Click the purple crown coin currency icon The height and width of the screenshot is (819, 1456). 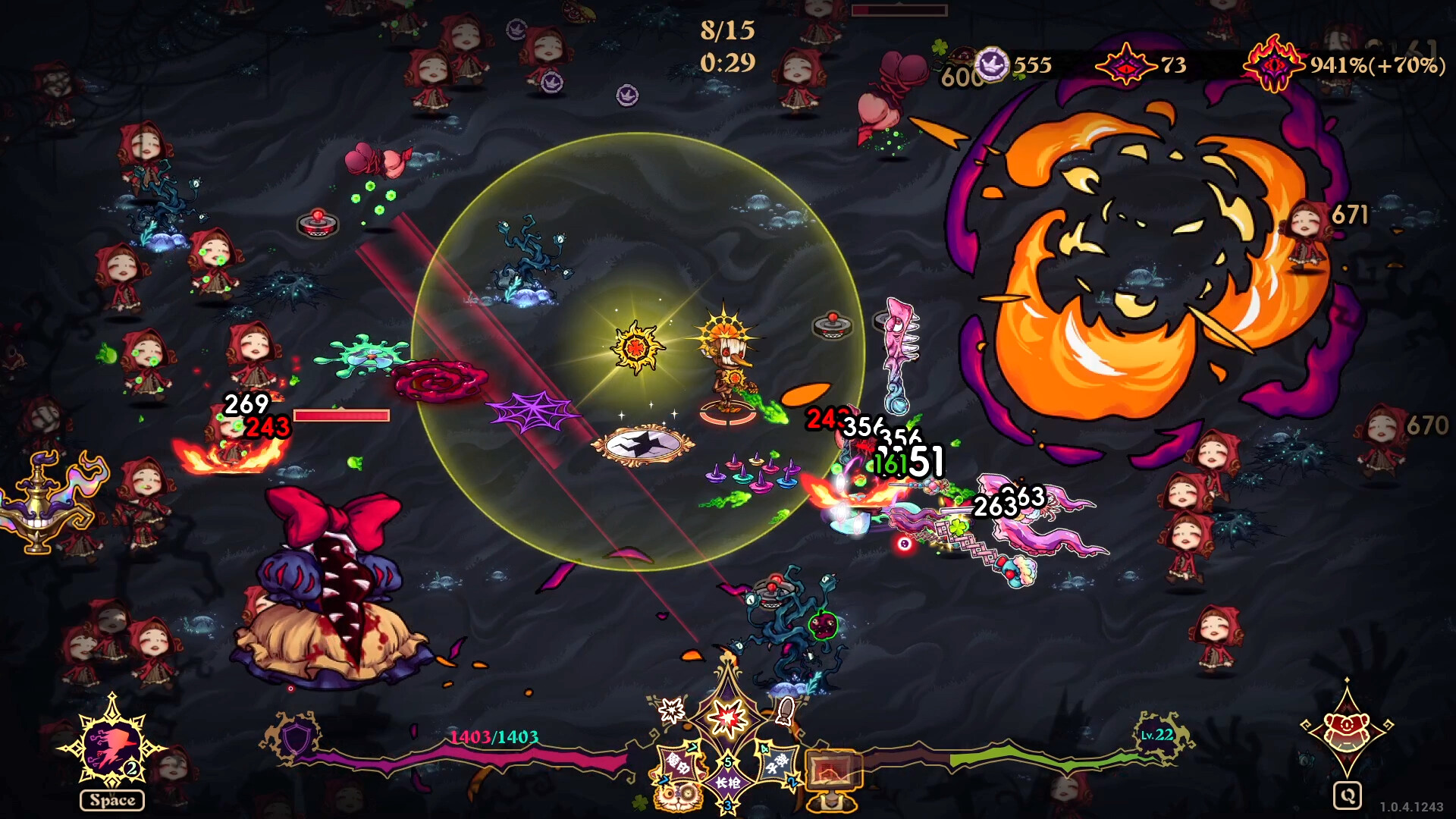[x=991, y=64]
